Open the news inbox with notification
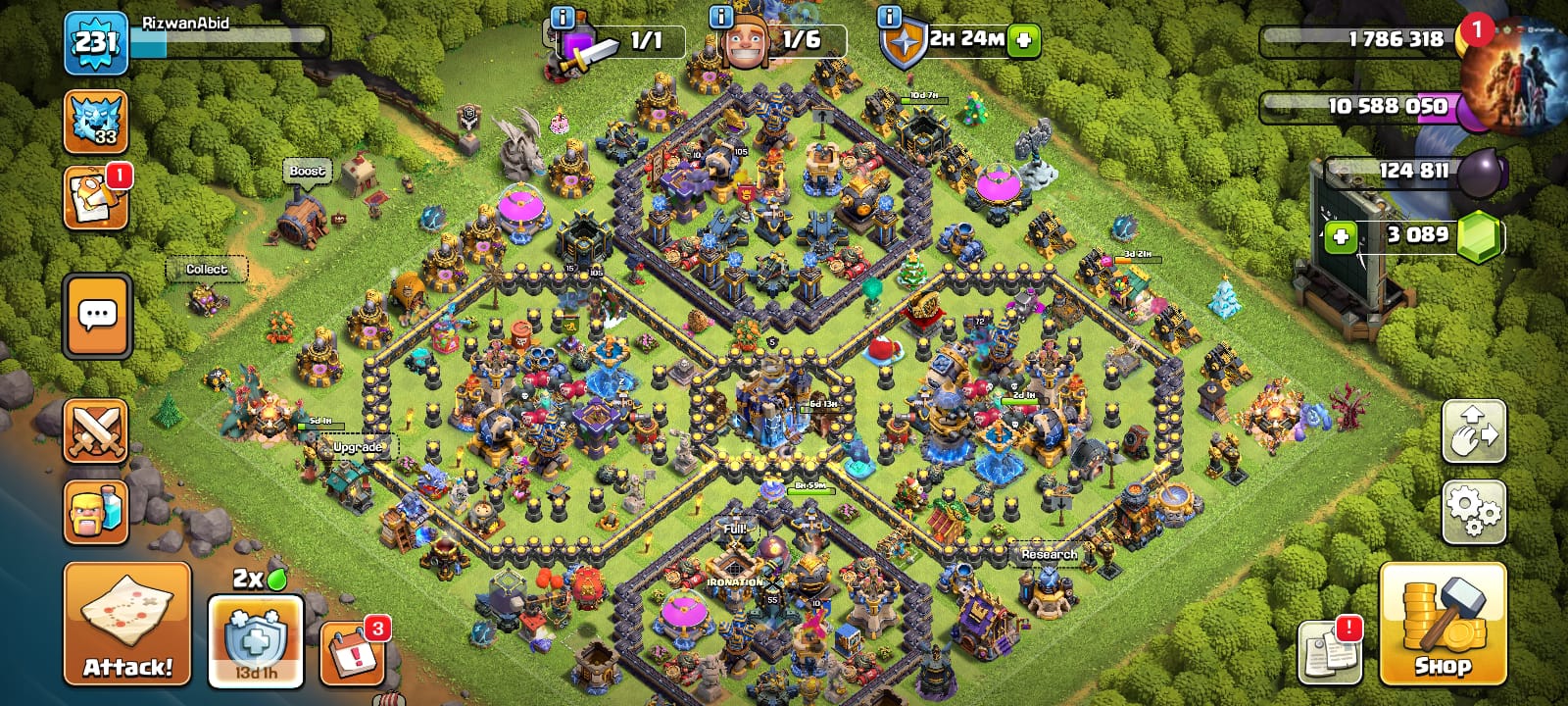This screenshot has width=1568, height=706. [96, 199]
